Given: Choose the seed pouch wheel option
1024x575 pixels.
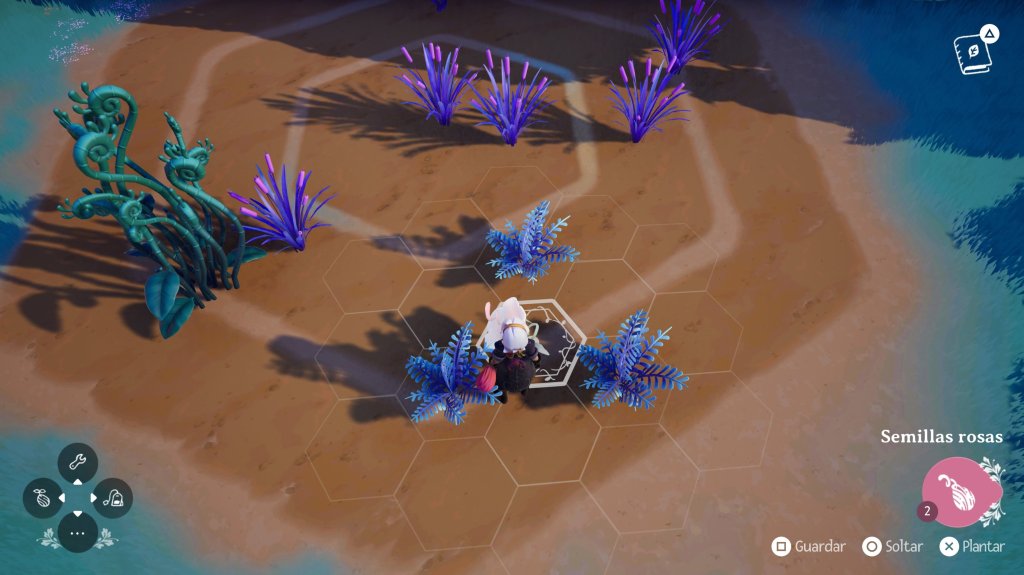Looking at the screenshot, I should pos(43,498).
